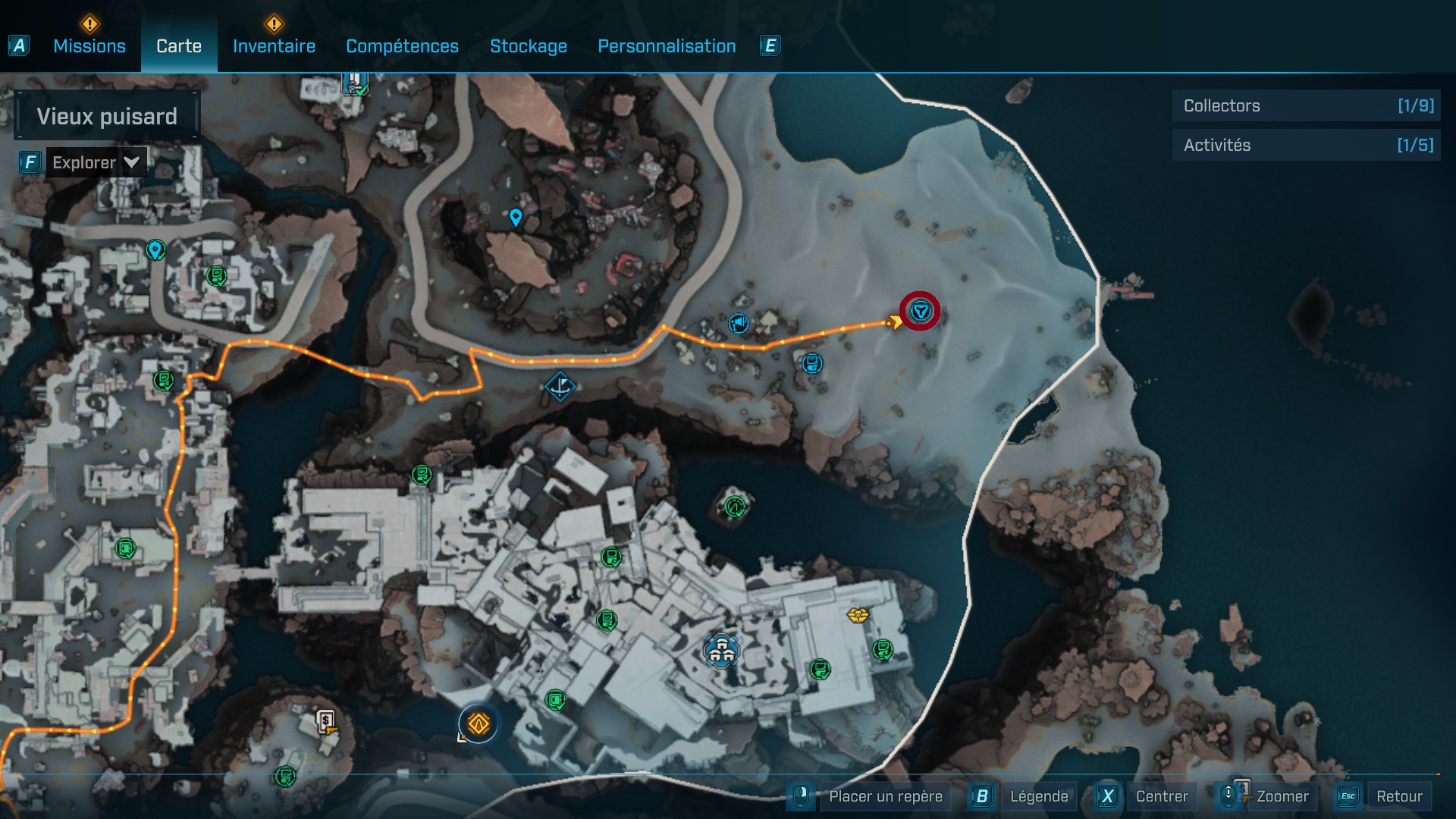
Task: Select the Carte tab
Action: pyautogui.click(x=179, y=46)
